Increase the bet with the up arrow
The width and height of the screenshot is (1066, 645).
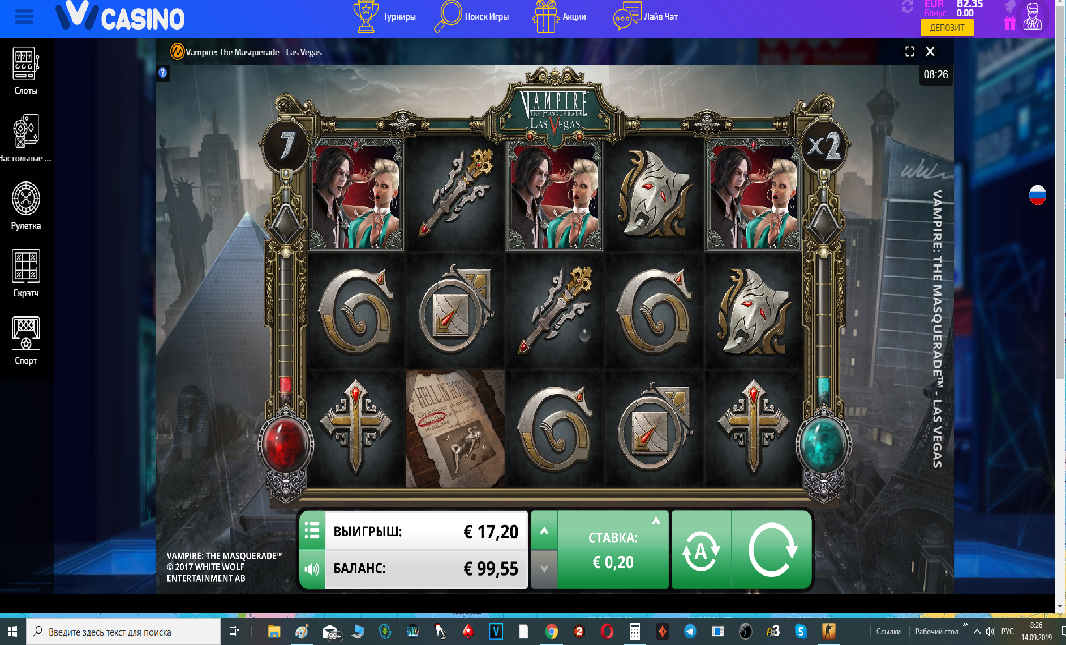[543, 530]
